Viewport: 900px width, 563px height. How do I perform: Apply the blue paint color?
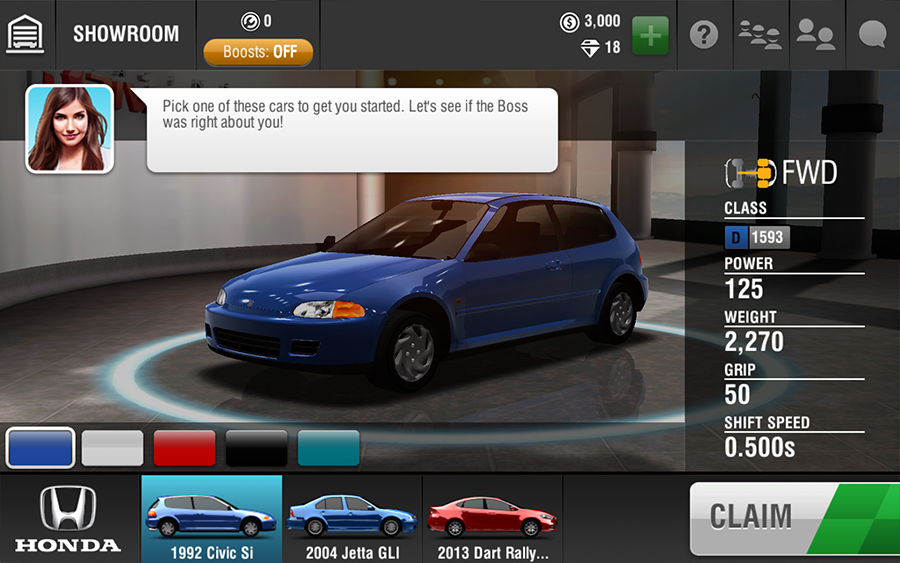point(40,448)
